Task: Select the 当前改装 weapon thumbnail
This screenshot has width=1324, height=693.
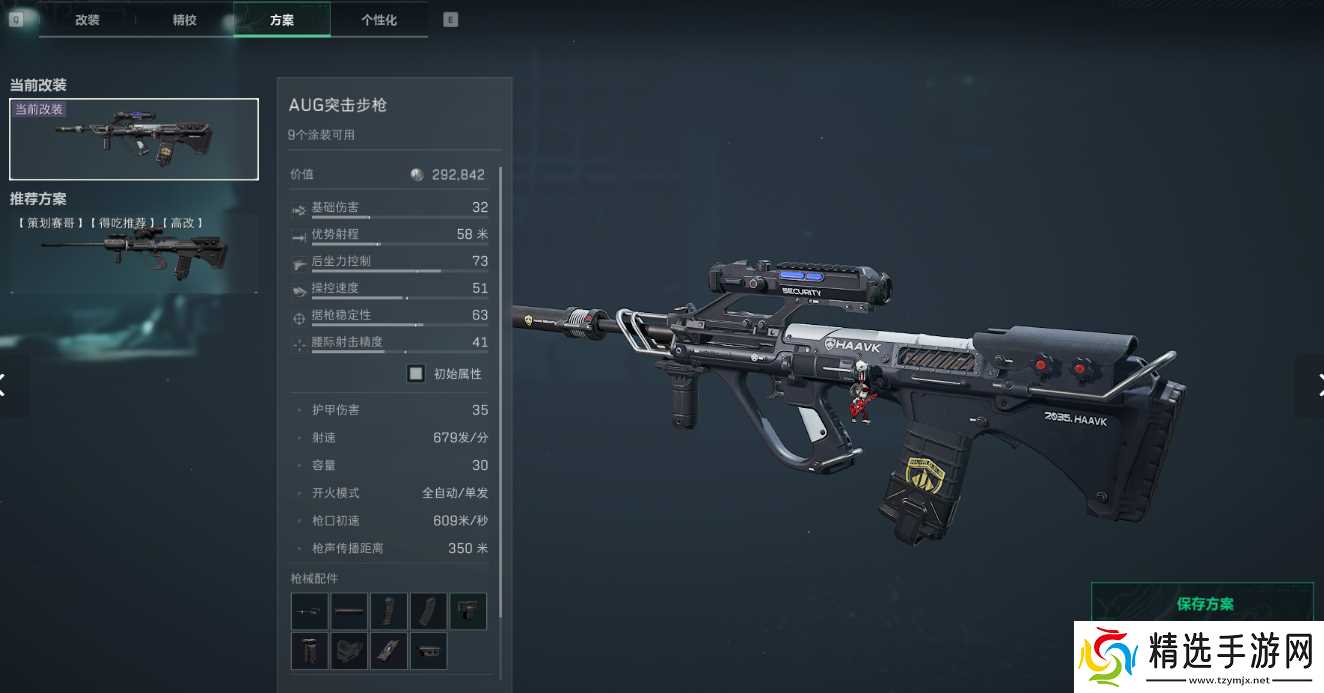Action: (134, 139)
